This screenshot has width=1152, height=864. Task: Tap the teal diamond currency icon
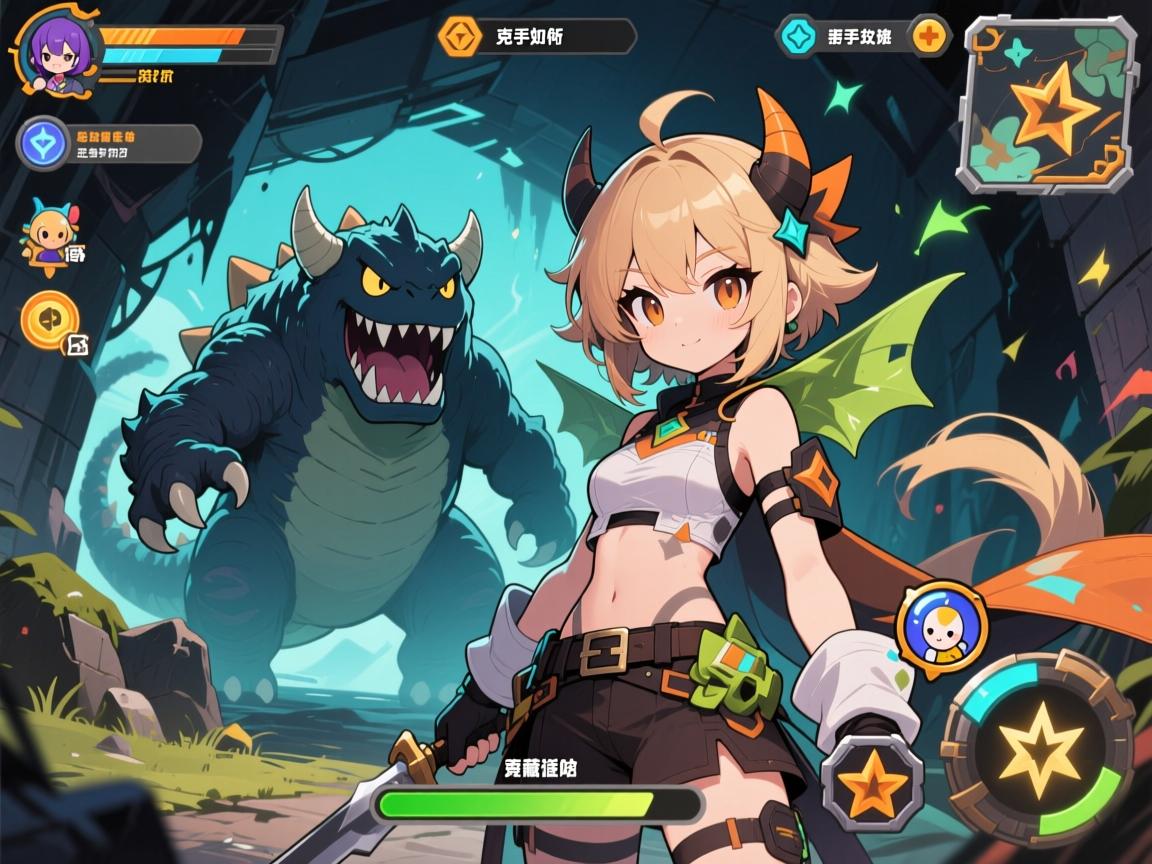point(798,37)
